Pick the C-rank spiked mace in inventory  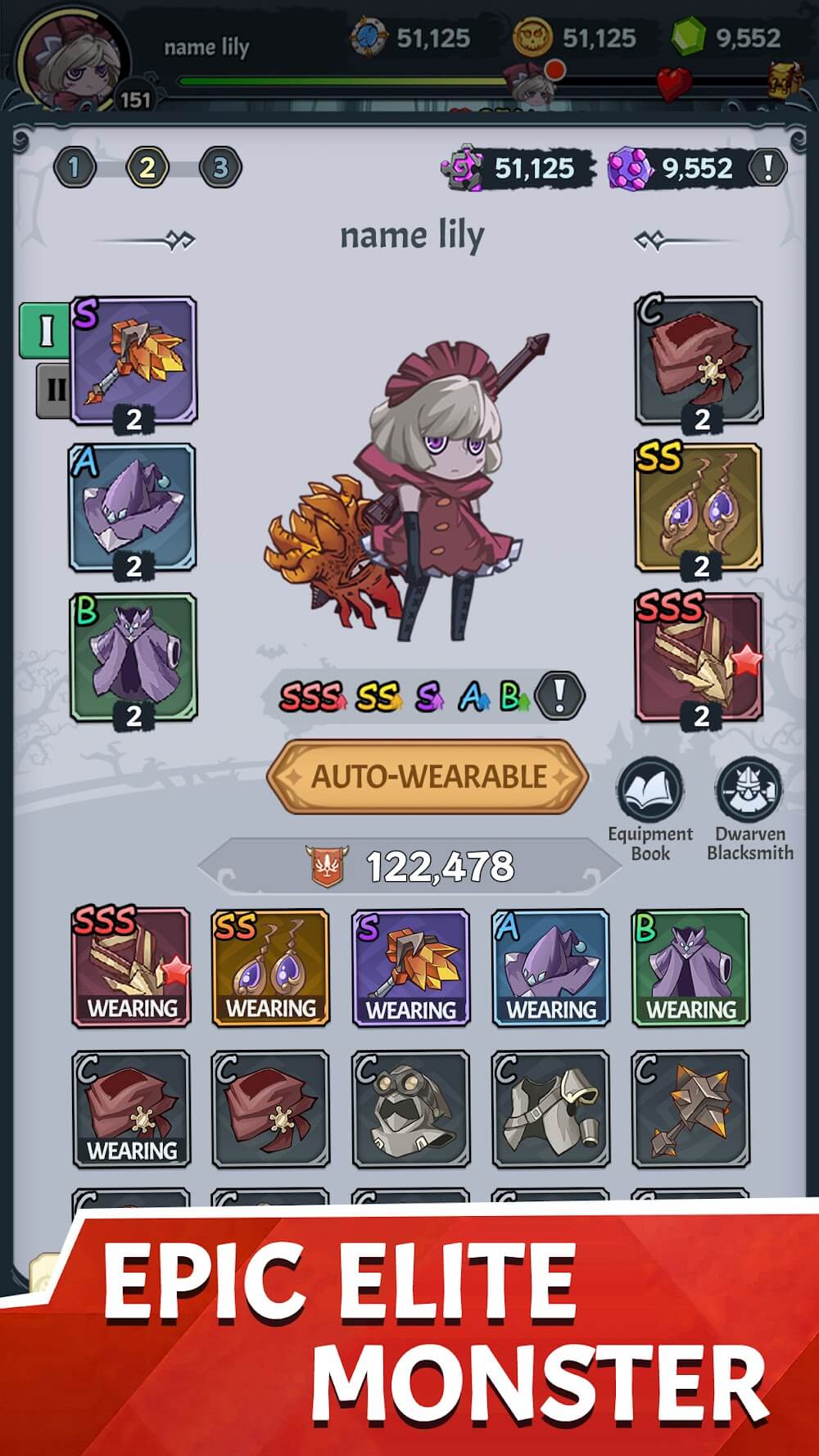pyautogui.click(x=690, y=1110)
